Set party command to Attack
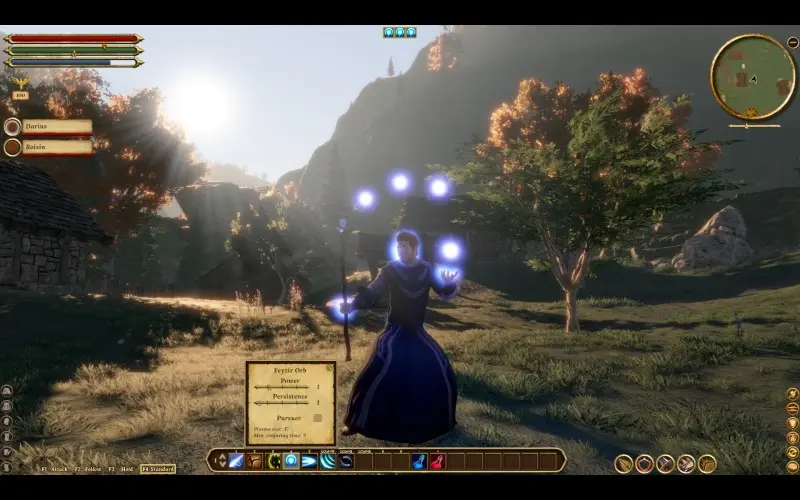The height and width of the screenshot is (500, 800). 57,468
